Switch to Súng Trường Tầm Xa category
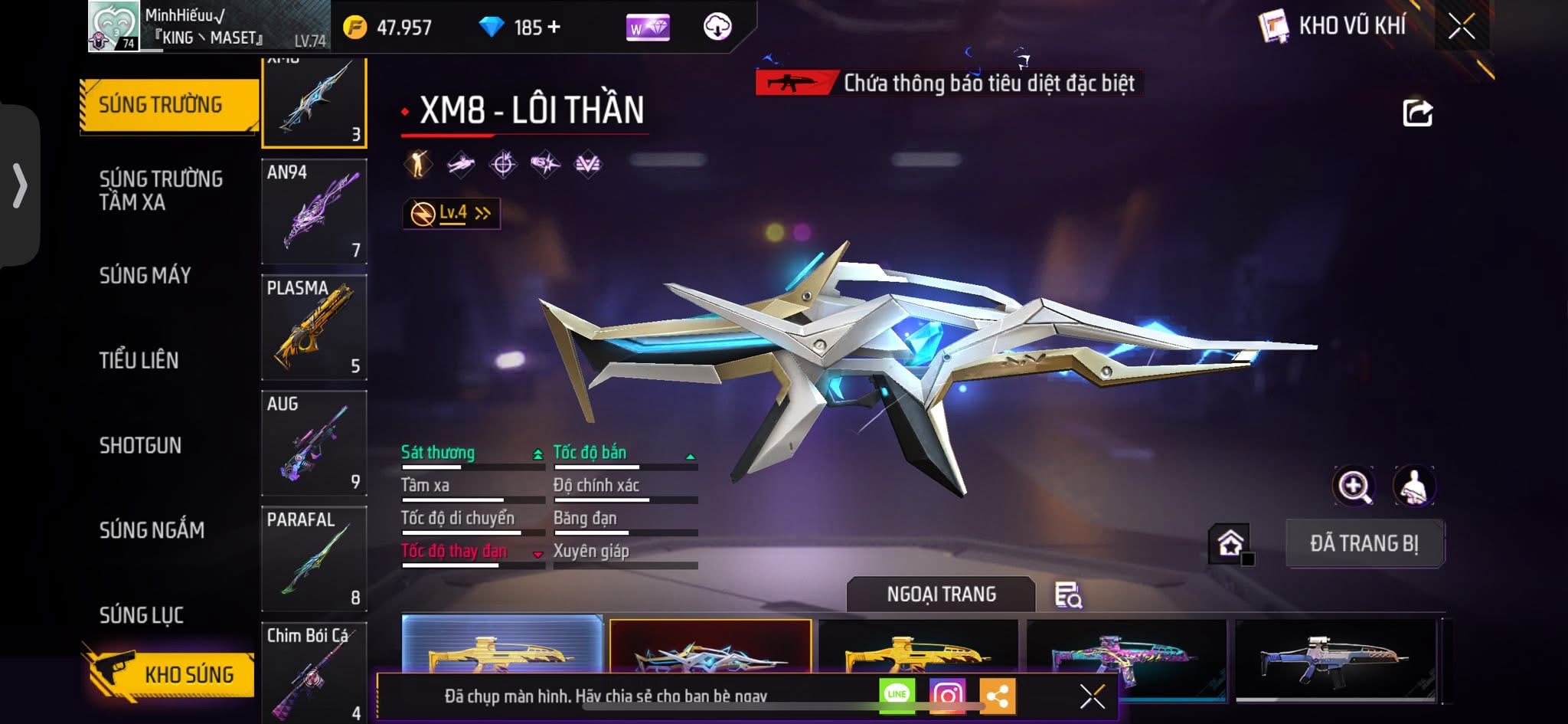Viewport: 1568px width, 724px height. tap(161, 190)
